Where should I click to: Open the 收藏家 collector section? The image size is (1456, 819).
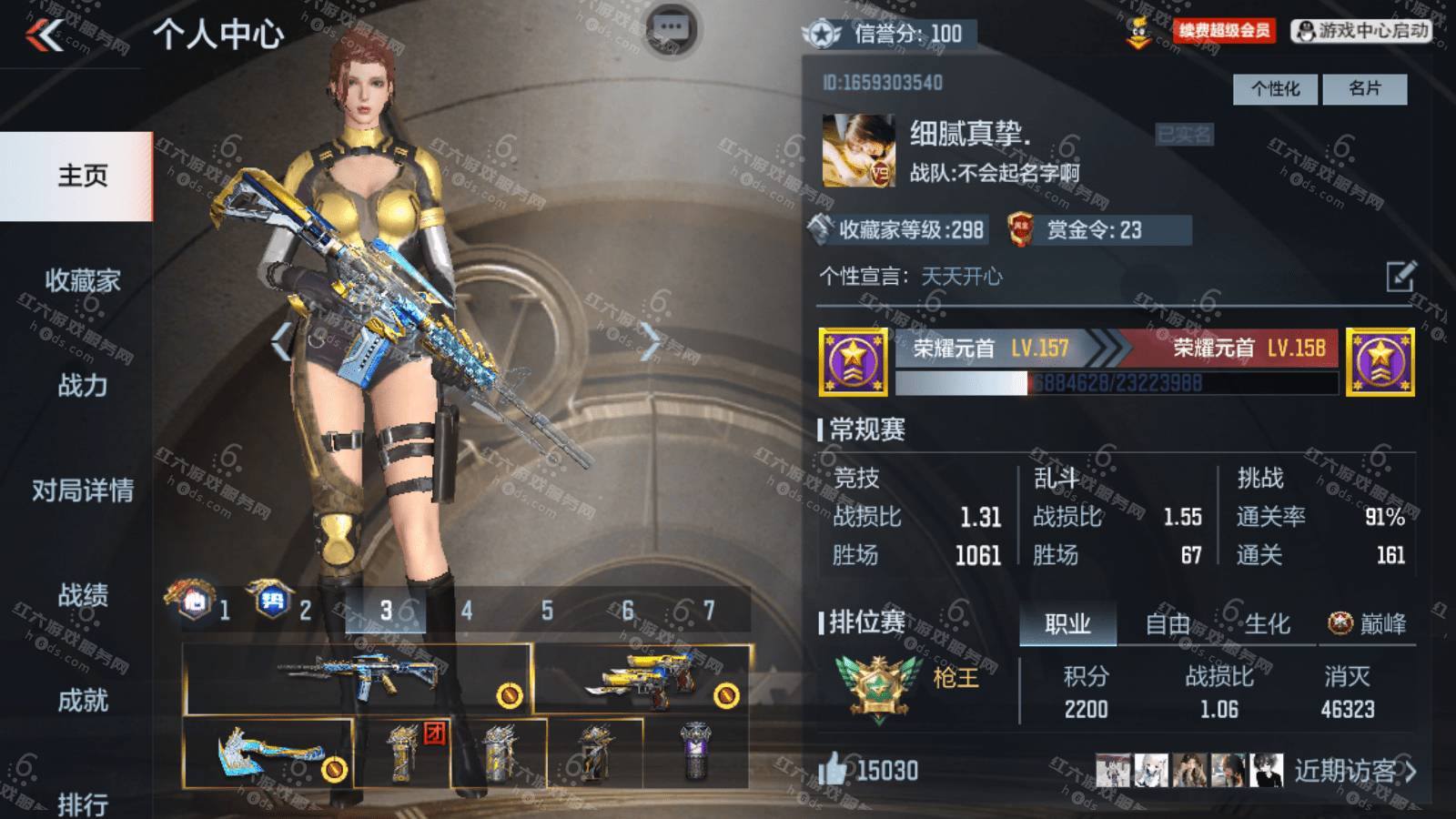pos(82,280)
